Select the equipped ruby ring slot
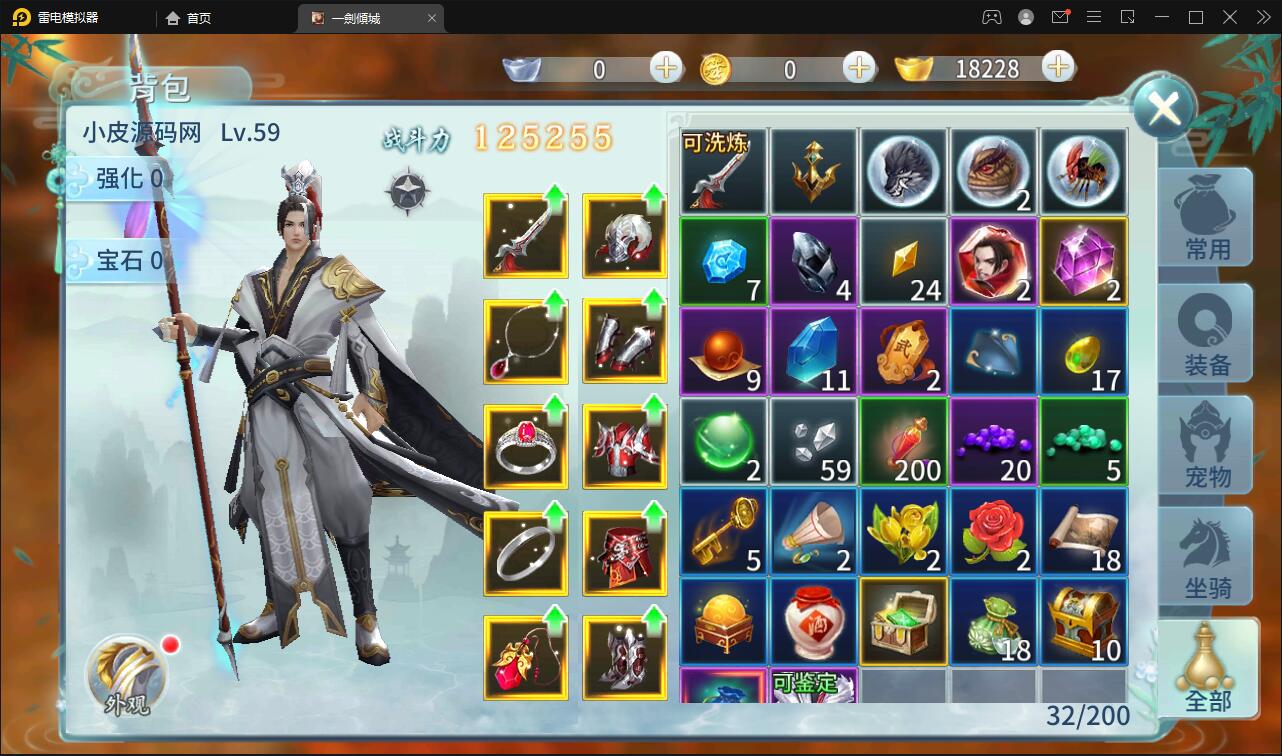 point(525,447)
